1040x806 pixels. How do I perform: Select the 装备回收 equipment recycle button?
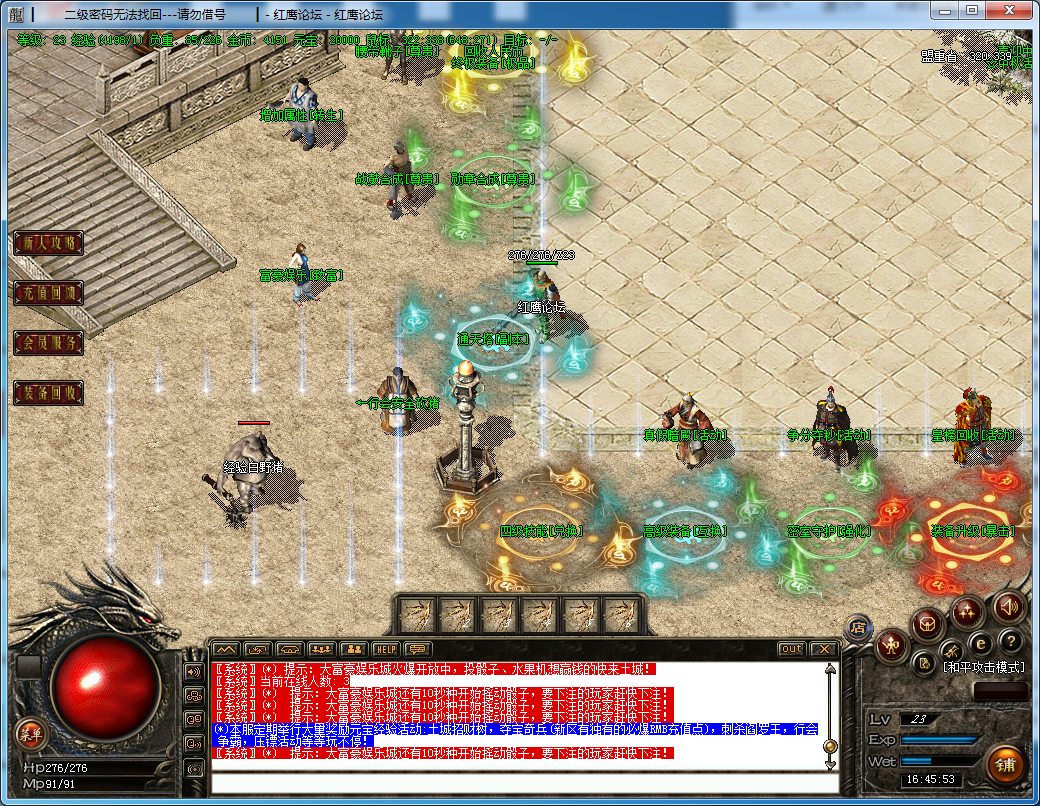pos(47,393)
